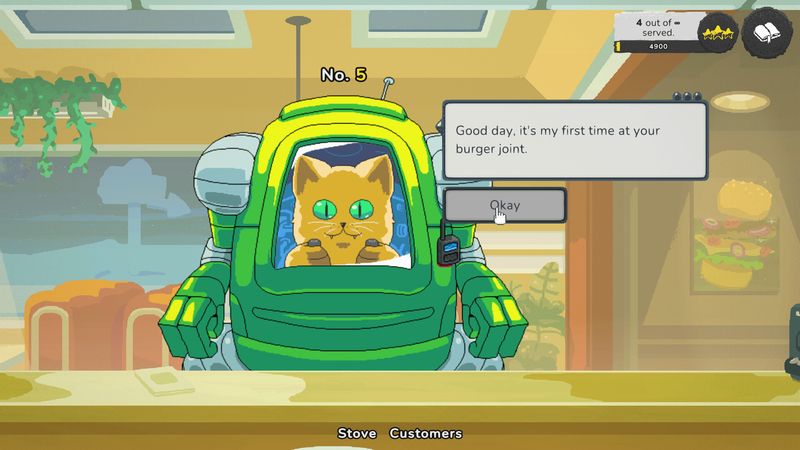Image resolution: width=800 pixels, height=450 pixels.
Task: Open the three-star rating badge
Action: click(717, 36)
